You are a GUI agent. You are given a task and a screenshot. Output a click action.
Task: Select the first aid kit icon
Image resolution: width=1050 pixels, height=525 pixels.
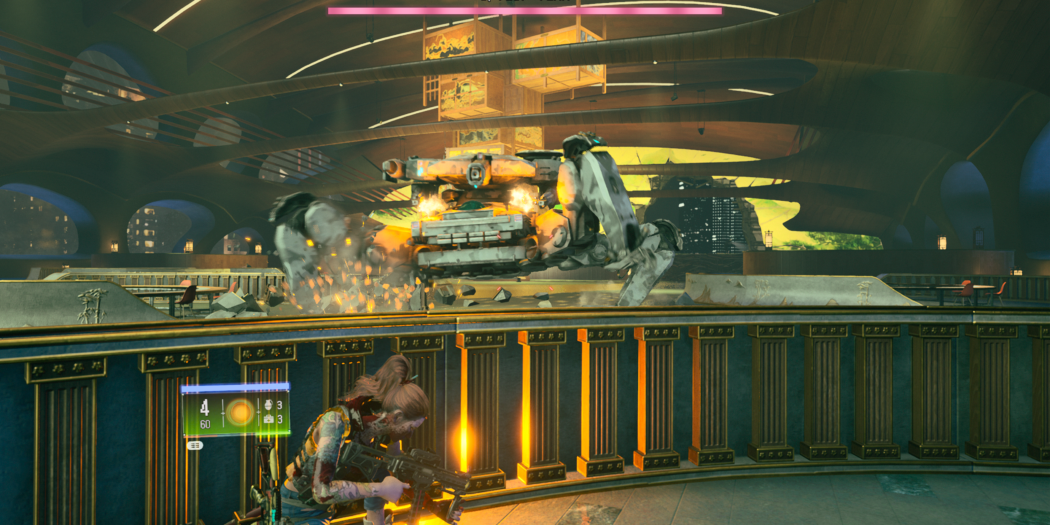(x=268, y=421)
